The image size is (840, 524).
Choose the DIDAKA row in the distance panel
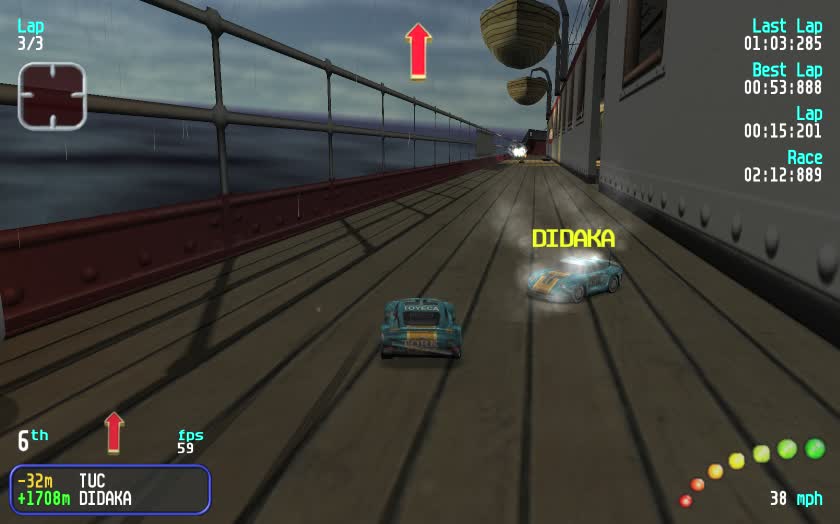110,498
